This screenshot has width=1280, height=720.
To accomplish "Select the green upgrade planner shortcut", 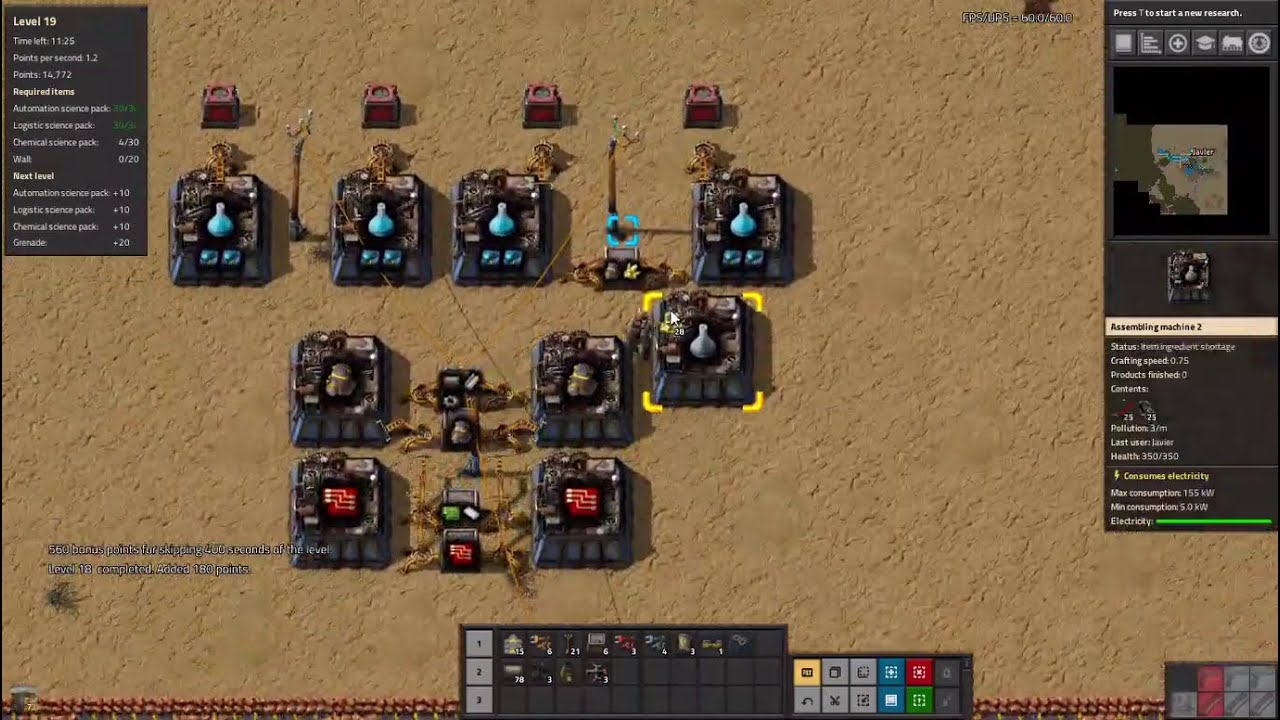I will click(919, 700).
